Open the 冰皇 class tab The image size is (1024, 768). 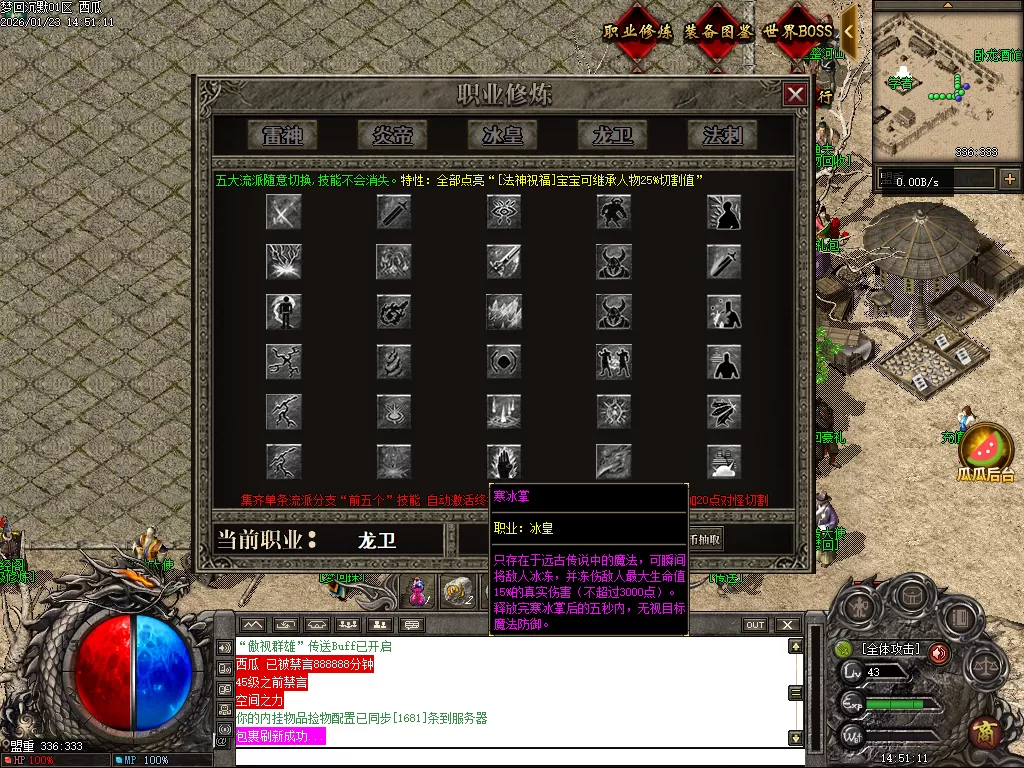[x=503, y=134]
